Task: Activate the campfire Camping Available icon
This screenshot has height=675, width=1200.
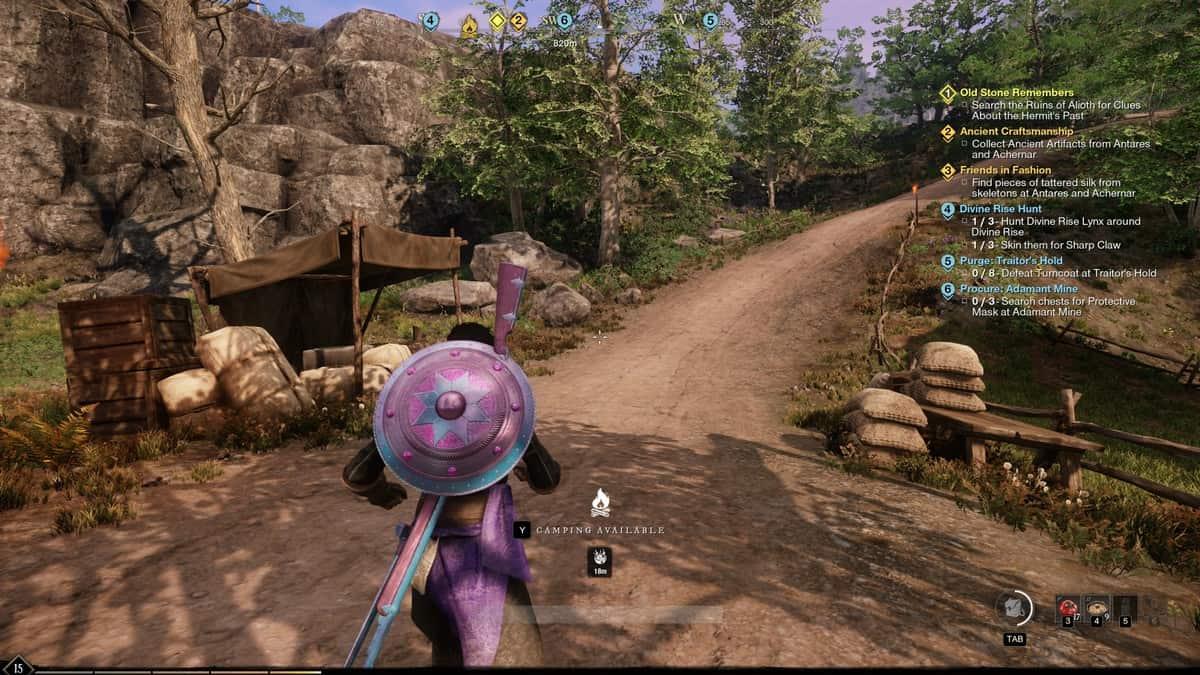Action: coord(600,503)
